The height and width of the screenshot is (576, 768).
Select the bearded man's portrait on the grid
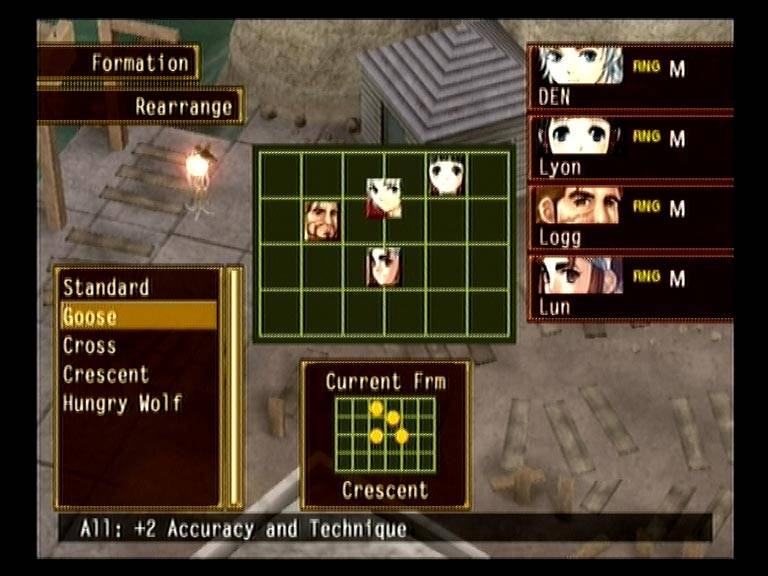322,220
